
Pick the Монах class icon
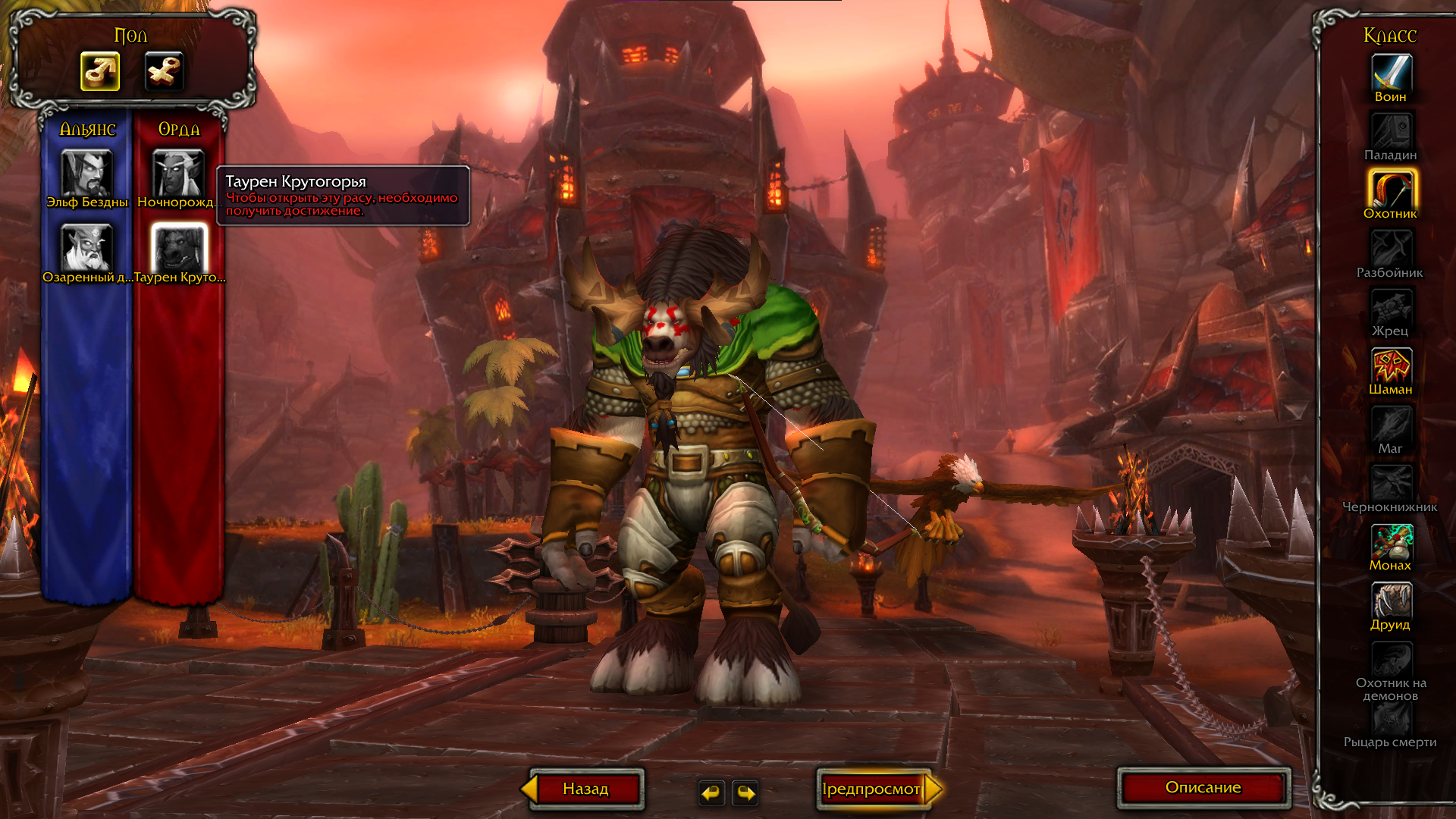click(1391, 542)
